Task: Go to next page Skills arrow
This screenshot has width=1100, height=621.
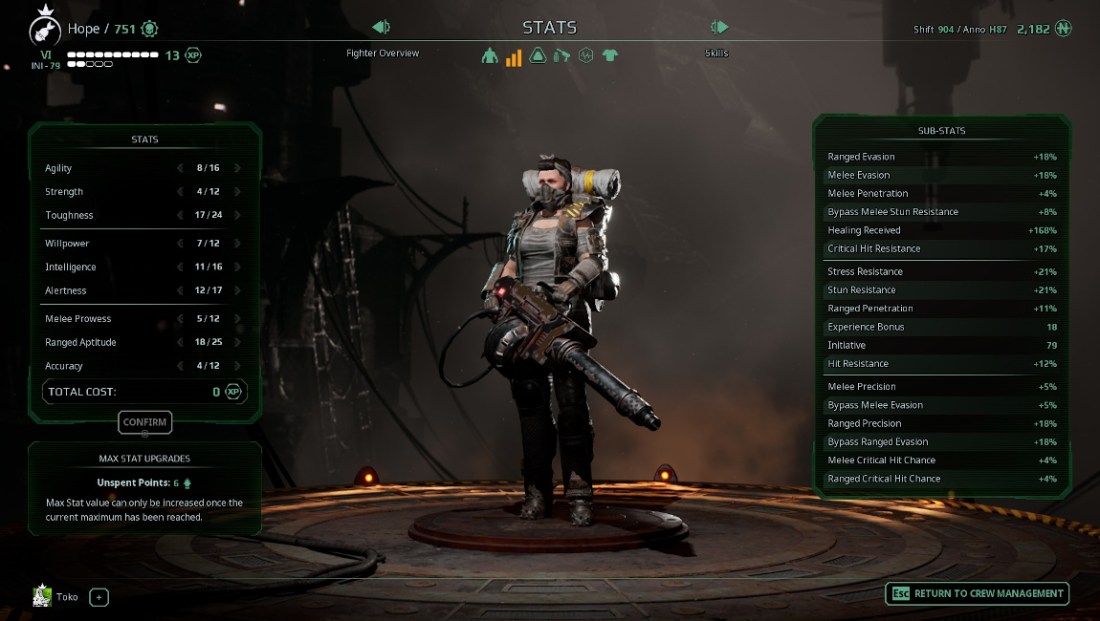Action: point(719,27)
